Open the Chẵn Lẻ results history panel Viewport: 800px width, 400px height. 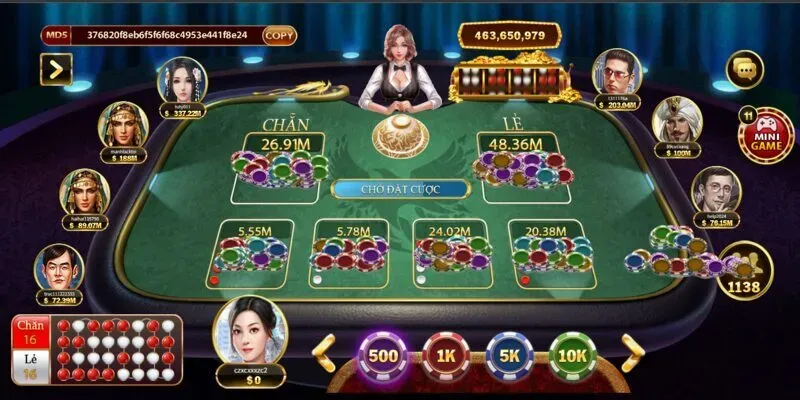97,350
